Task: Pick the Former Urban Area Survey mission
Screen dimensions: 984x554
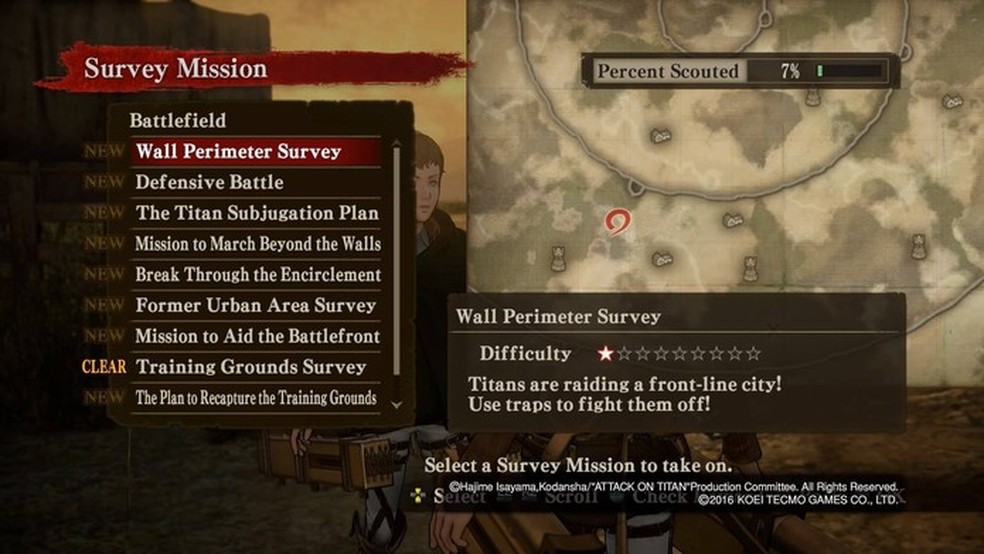Action: click(x=255, y=305)
